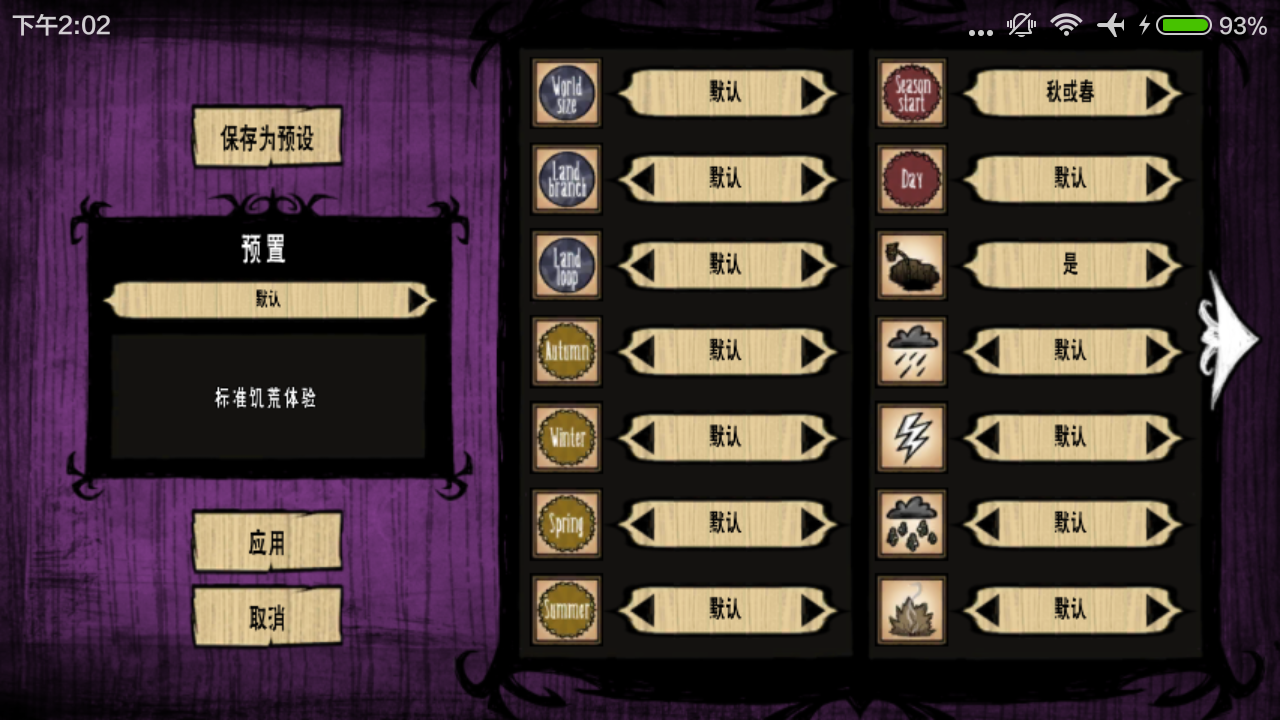Select the Autumn season icon
Image resolution: width=1280 pixels, height=720 pixels.
566,351
